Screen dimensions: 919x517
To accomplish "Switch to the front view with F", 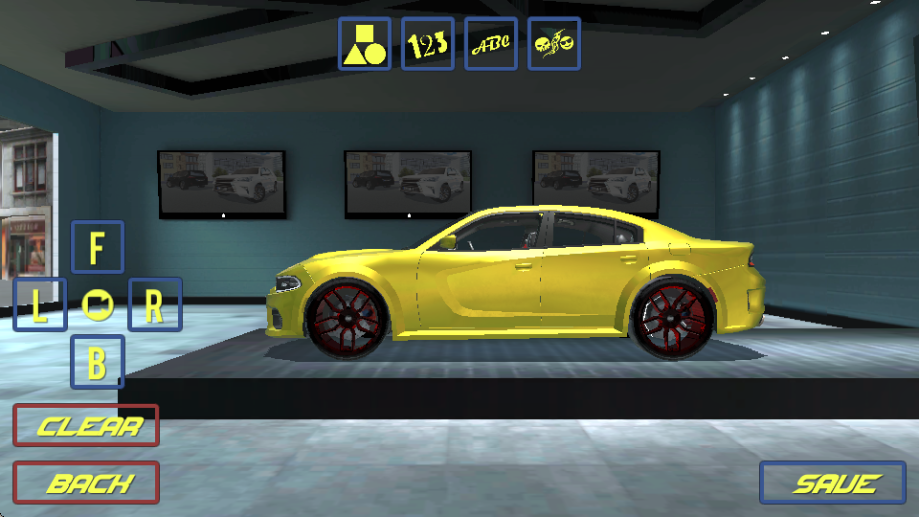I will [x=97, y=247].
